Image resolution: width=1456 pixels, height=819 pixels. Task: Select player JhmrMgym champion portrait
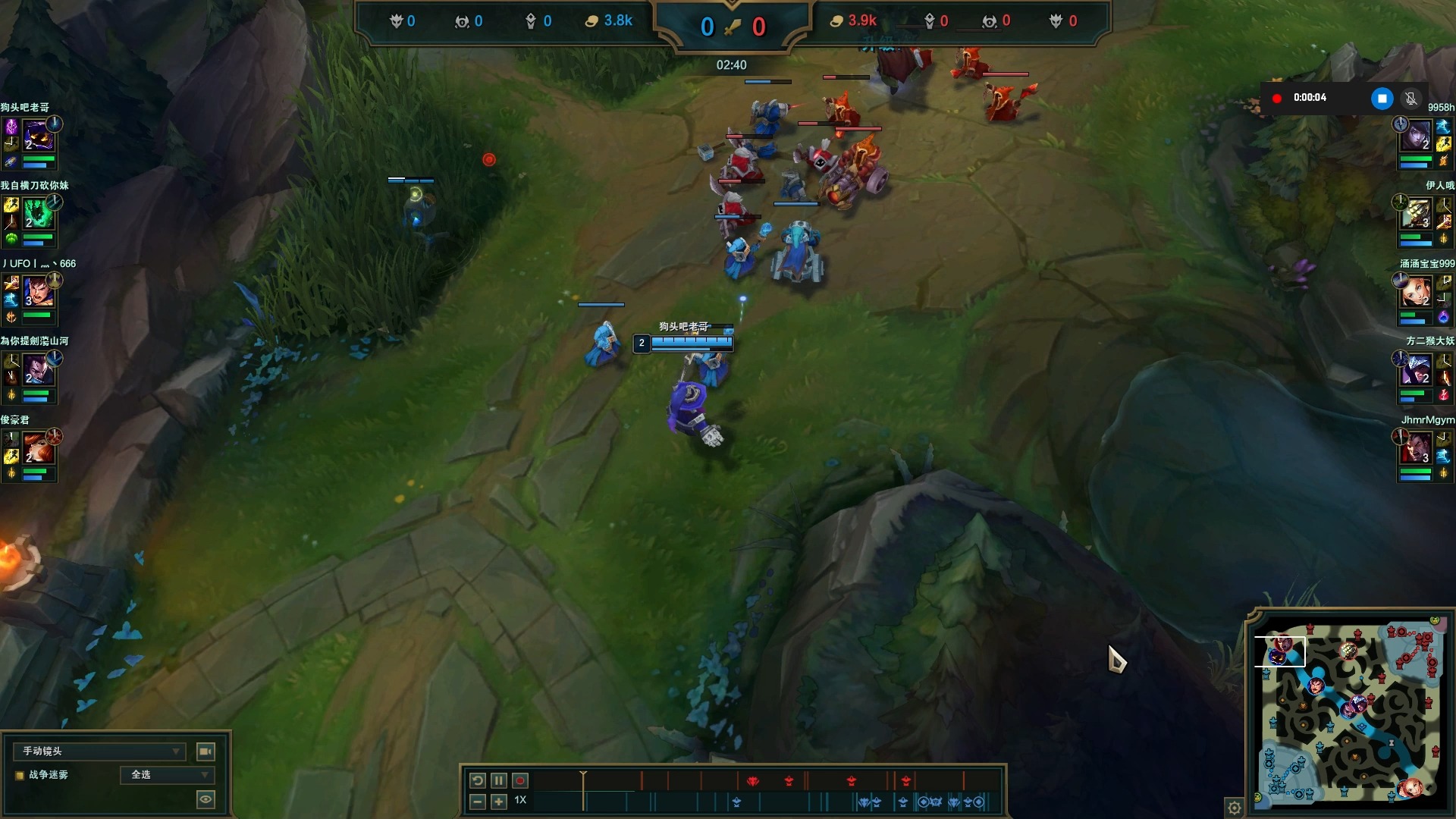pyautogui.click(x=1417, y=450)
